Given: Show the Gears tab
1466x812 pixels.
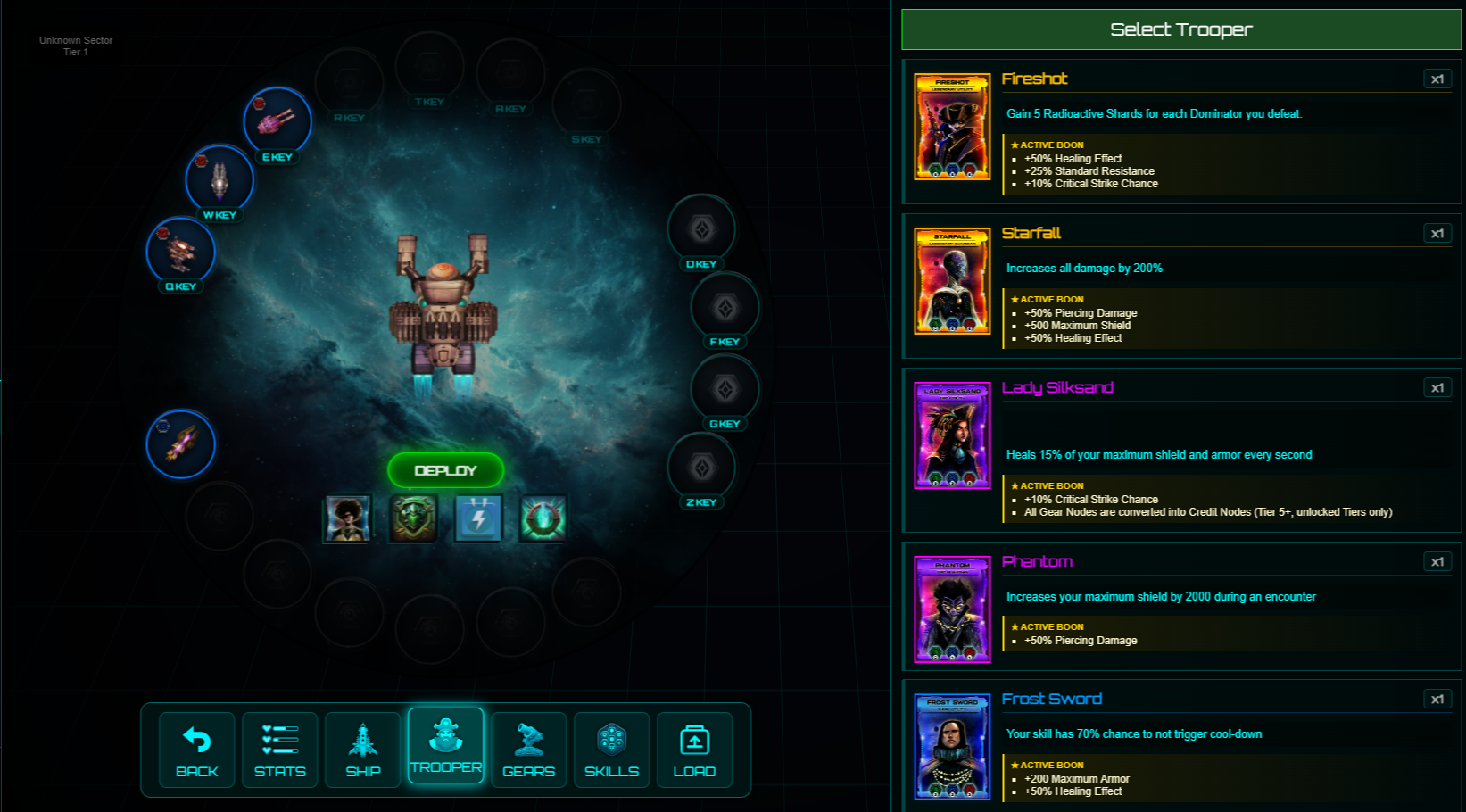Looking at the screenshot, I should 529,750.
